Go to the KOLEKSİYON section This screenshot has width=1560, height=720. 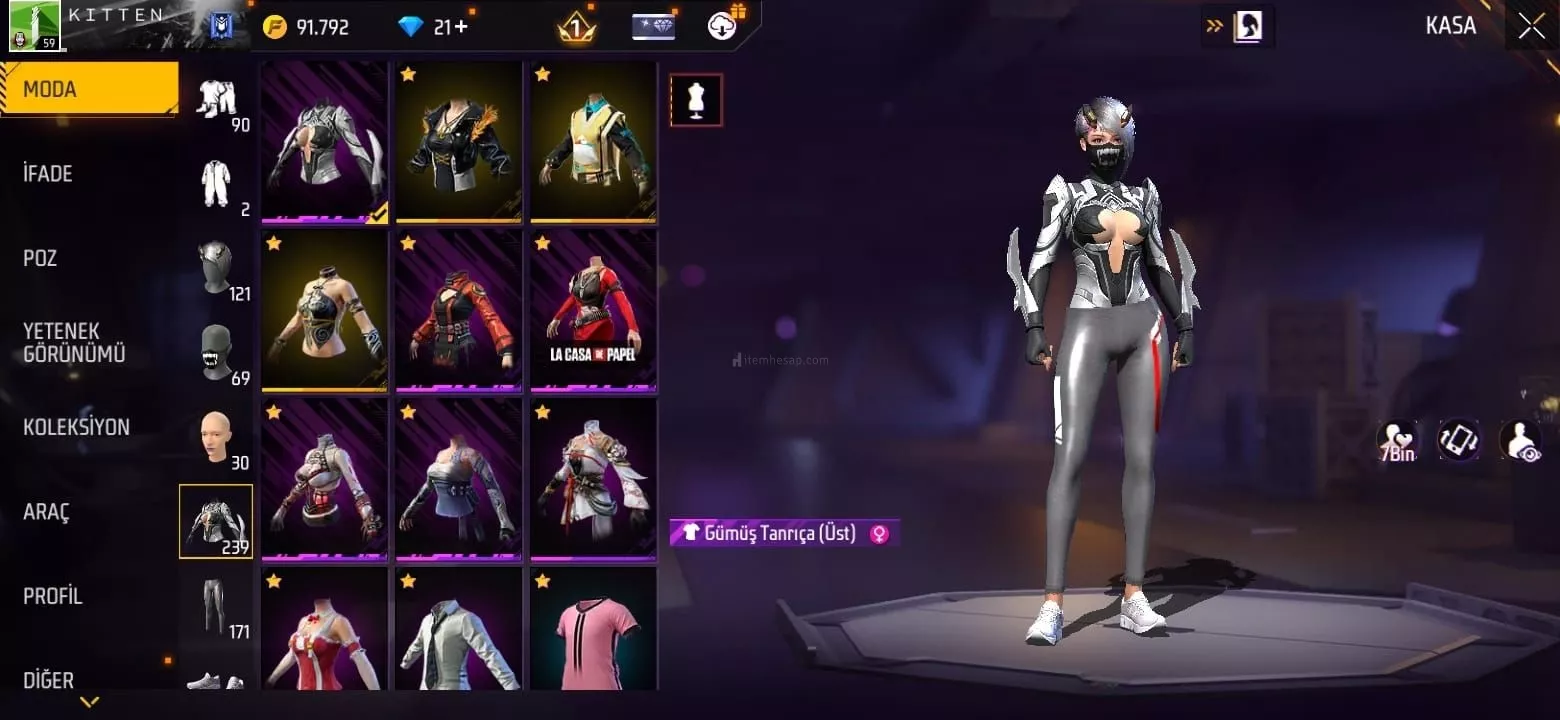76,427
